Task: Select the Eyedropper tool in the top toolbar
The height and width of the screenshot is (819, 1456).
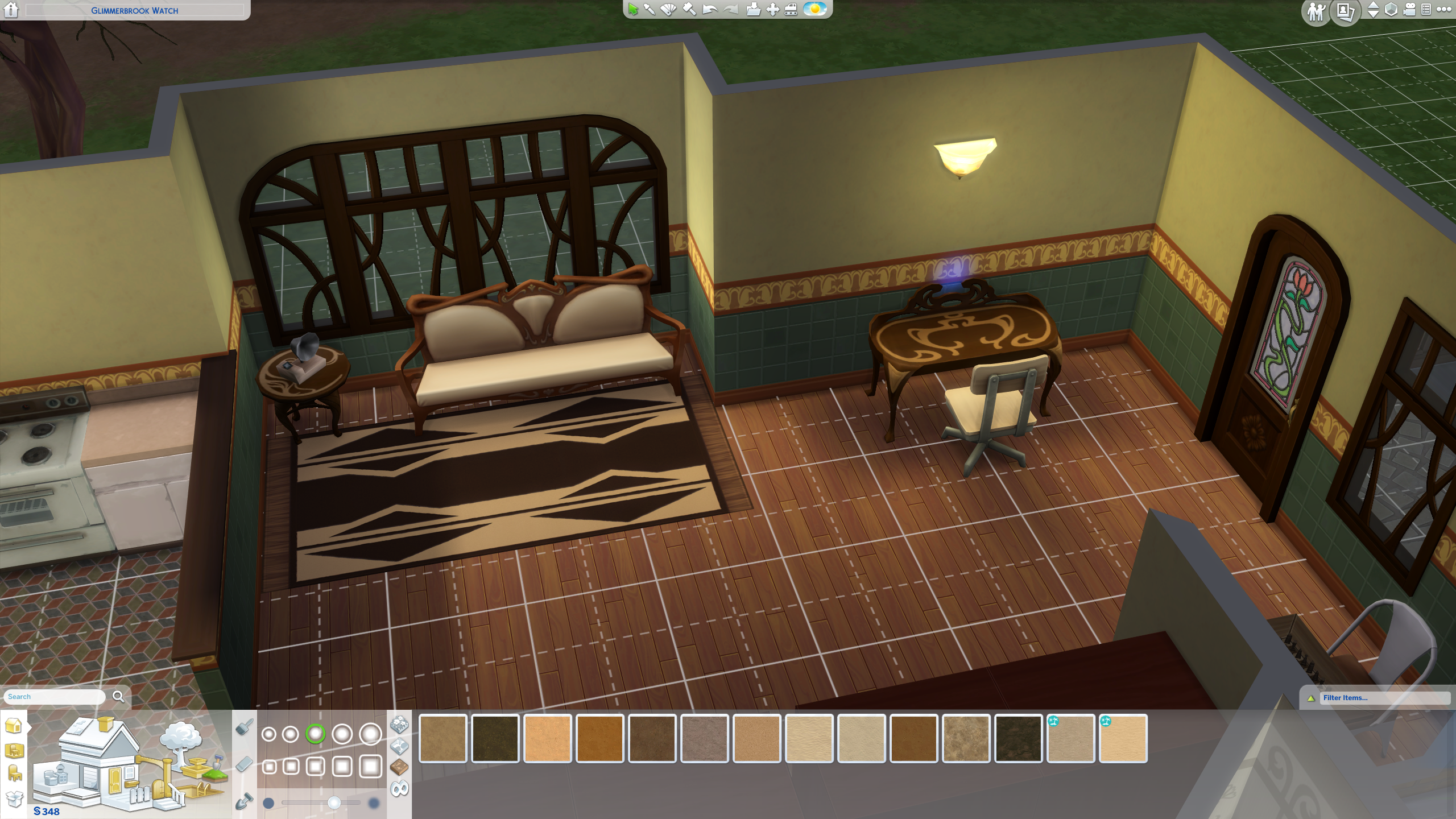Action: 650,10
